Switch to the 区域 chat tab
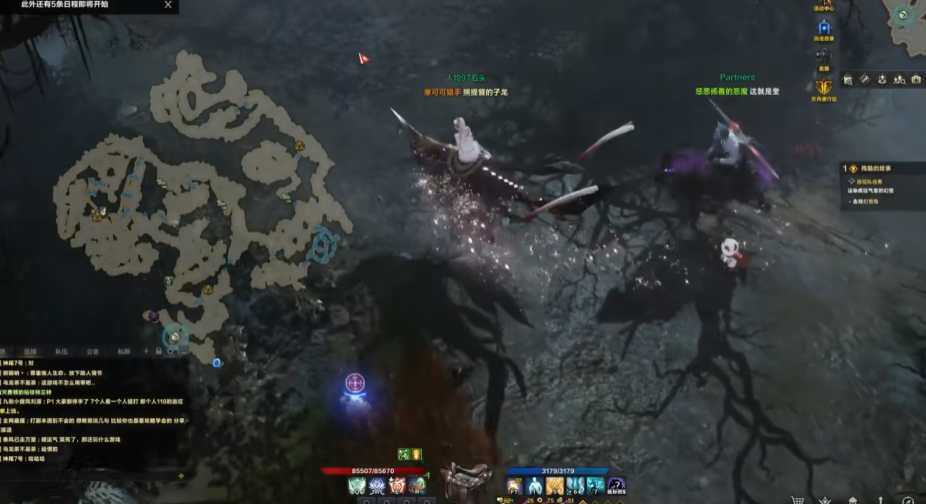The width and height of the screenshot is (926, 504). (31, 352)
